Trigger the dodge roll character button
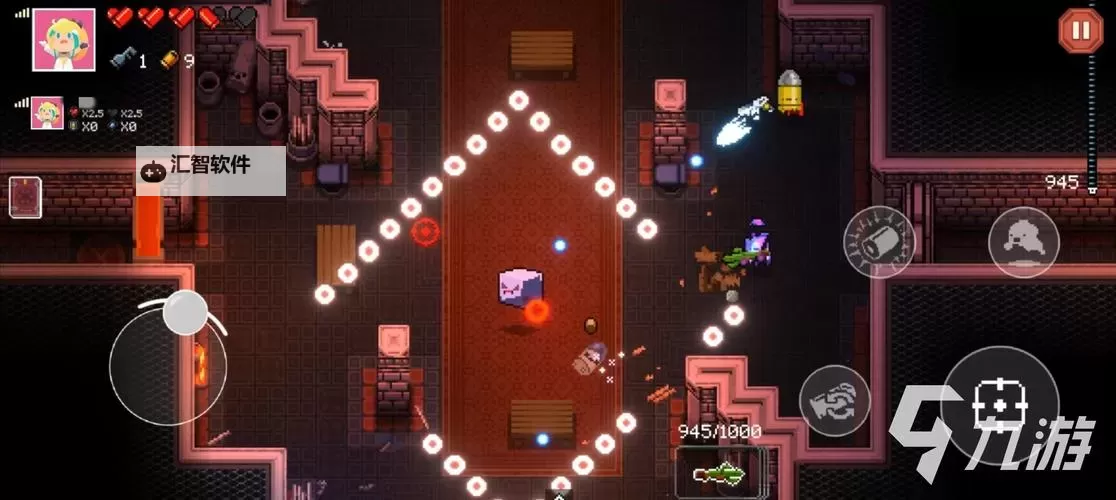This screenshot has height=500, width=1116. (x=1024, y=243)
